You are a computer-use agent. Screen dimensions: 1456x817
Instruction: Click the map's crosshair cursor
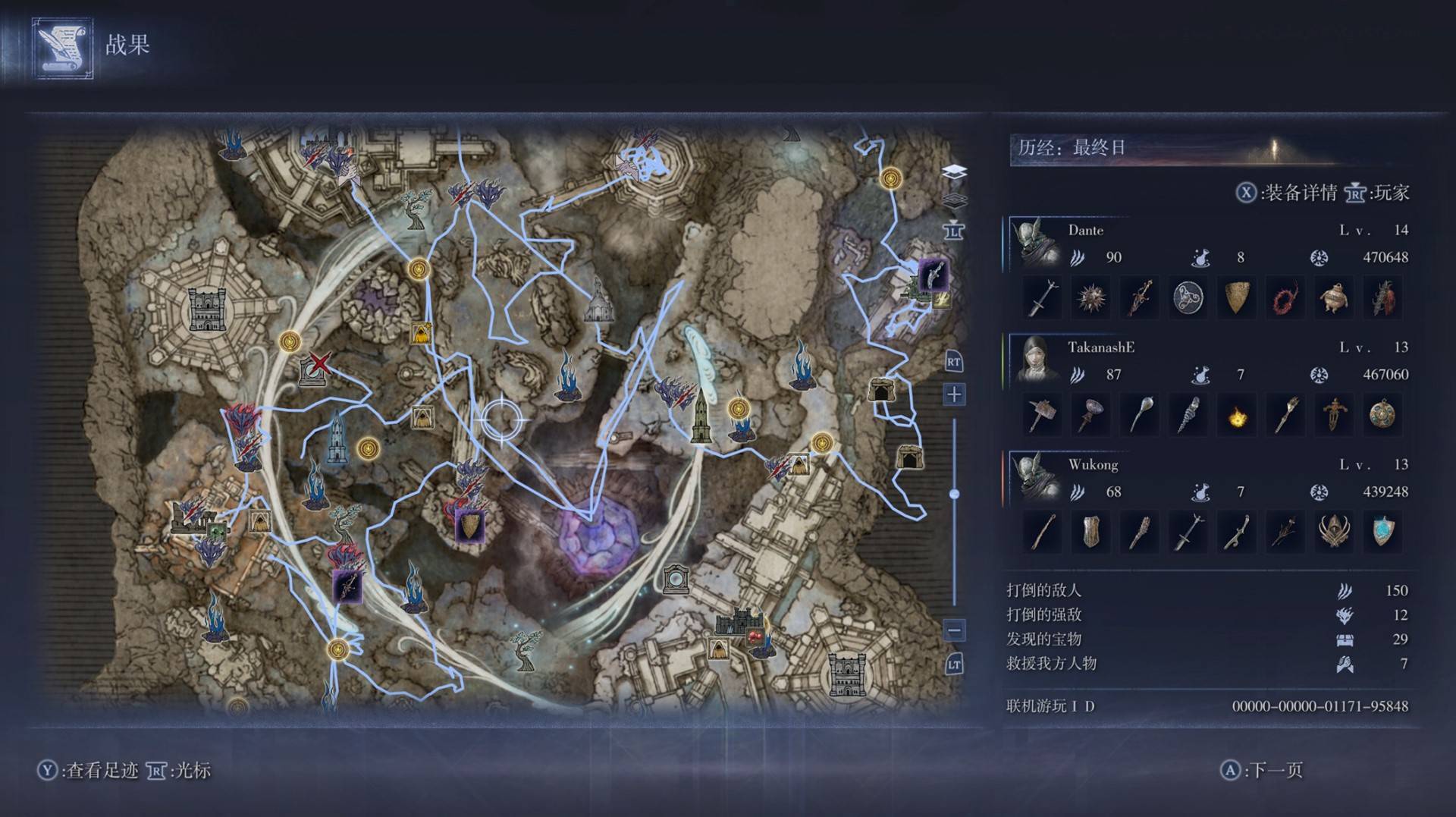click(501, 418)
